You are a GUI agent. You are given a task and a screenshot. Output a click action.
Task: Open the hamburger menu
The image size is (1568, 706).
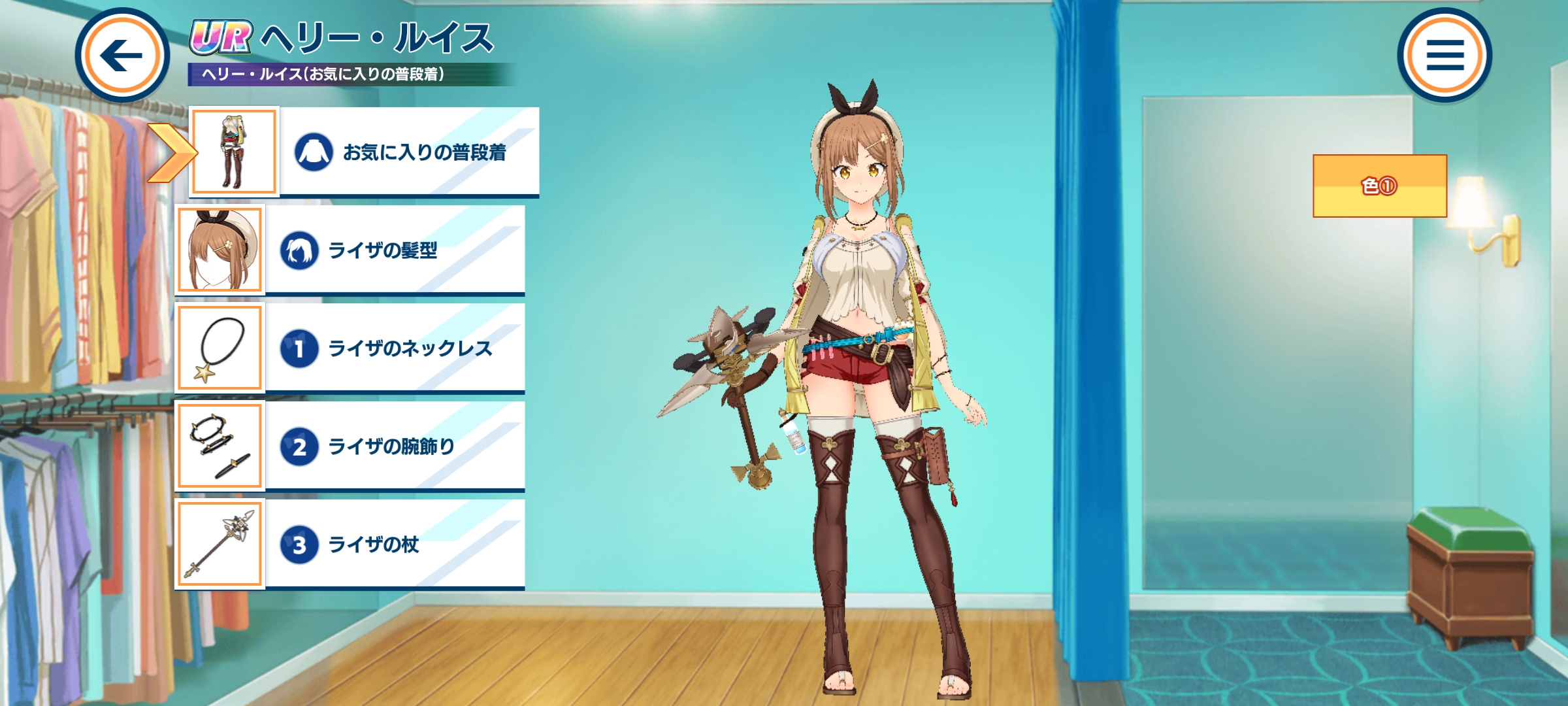point(1445,55)
